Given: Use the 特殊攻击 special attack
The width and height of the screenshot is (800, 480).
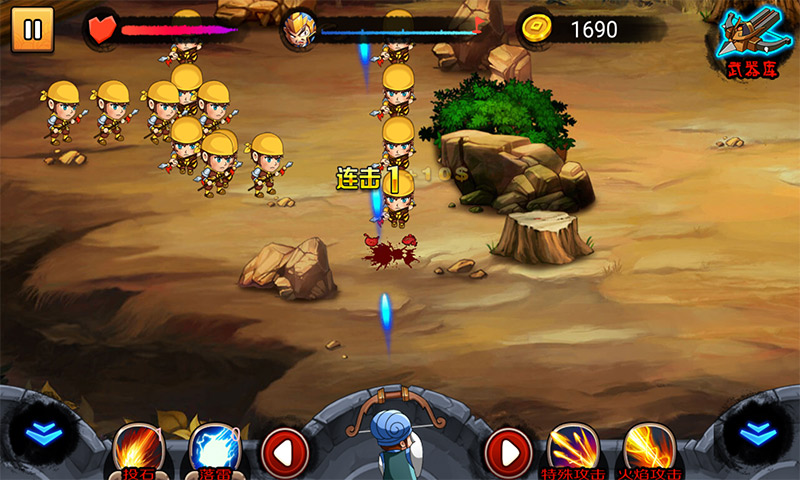Looking at the screenshot, I should [x=573, y=449].
